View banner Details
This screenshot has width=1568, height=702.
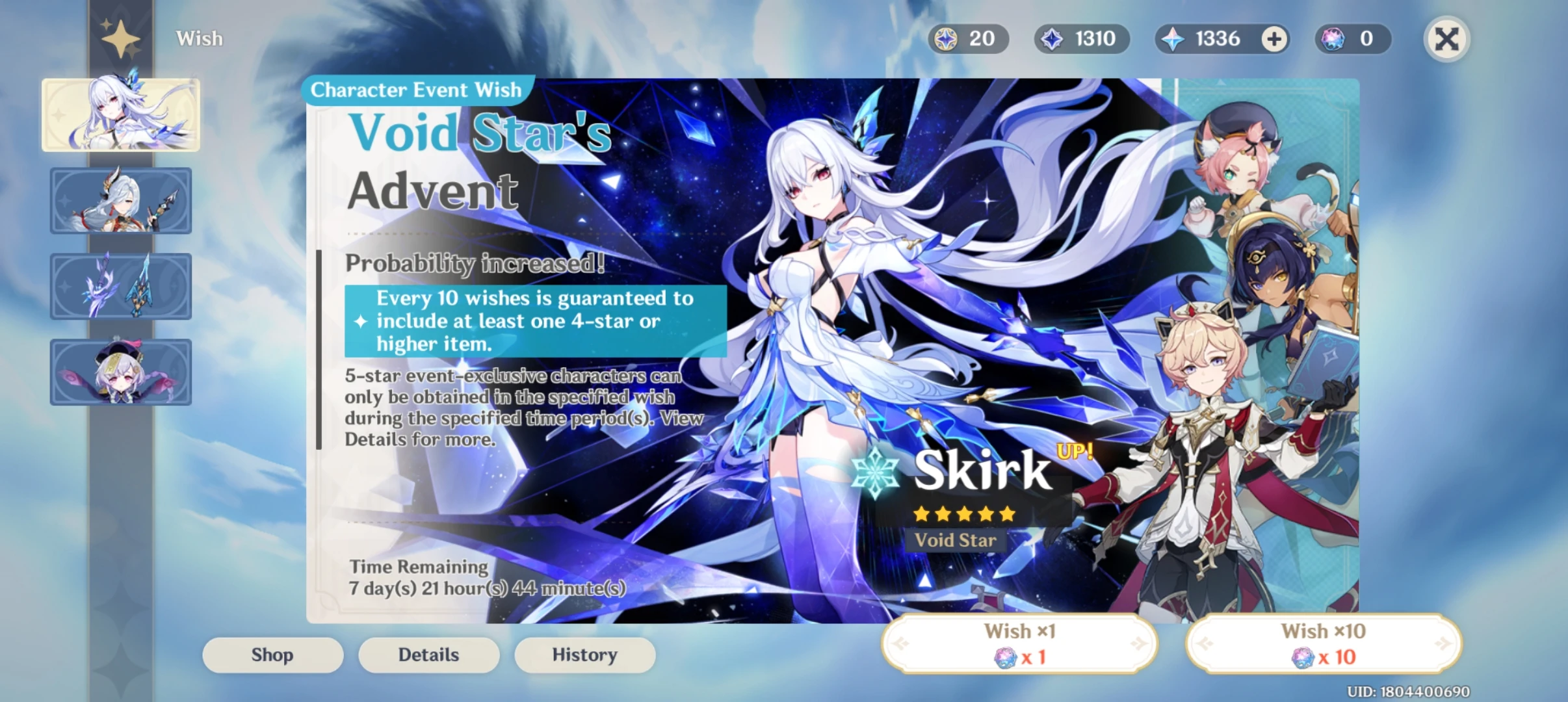click(428, 655)
